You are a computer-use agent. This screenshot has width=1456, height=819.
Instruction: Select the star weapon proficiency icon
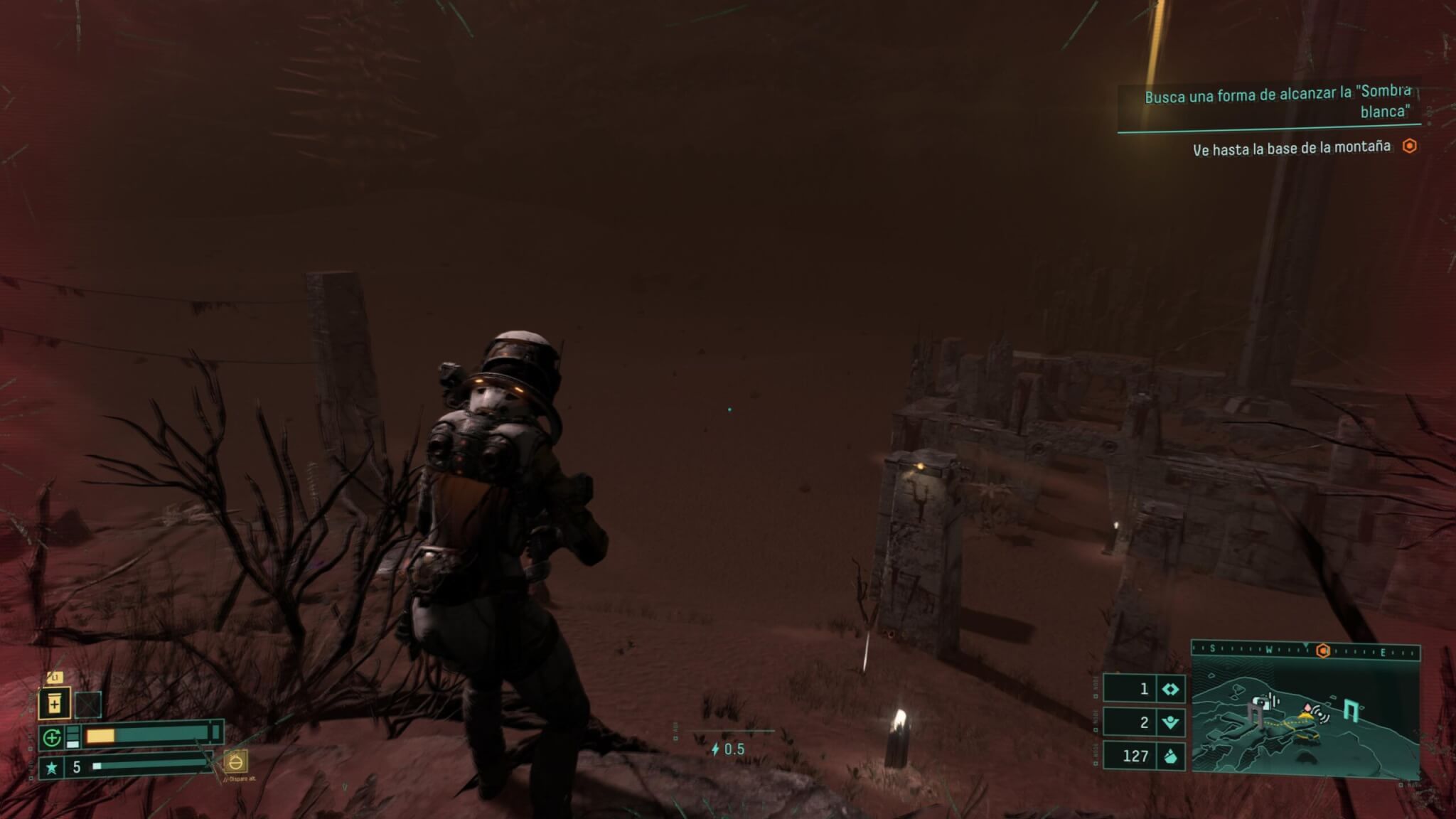51,768
